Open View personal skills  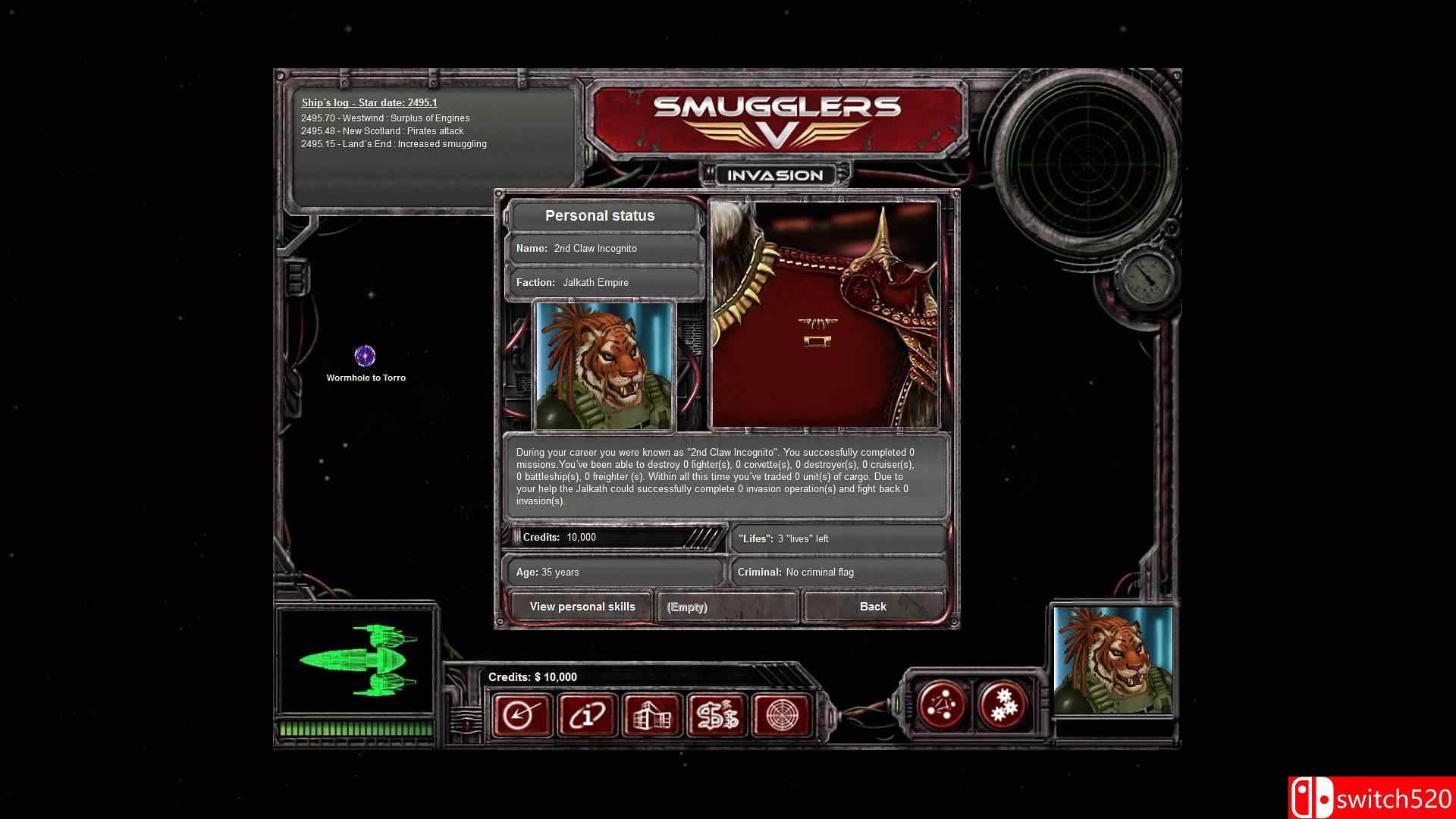(x=582, y=607)
